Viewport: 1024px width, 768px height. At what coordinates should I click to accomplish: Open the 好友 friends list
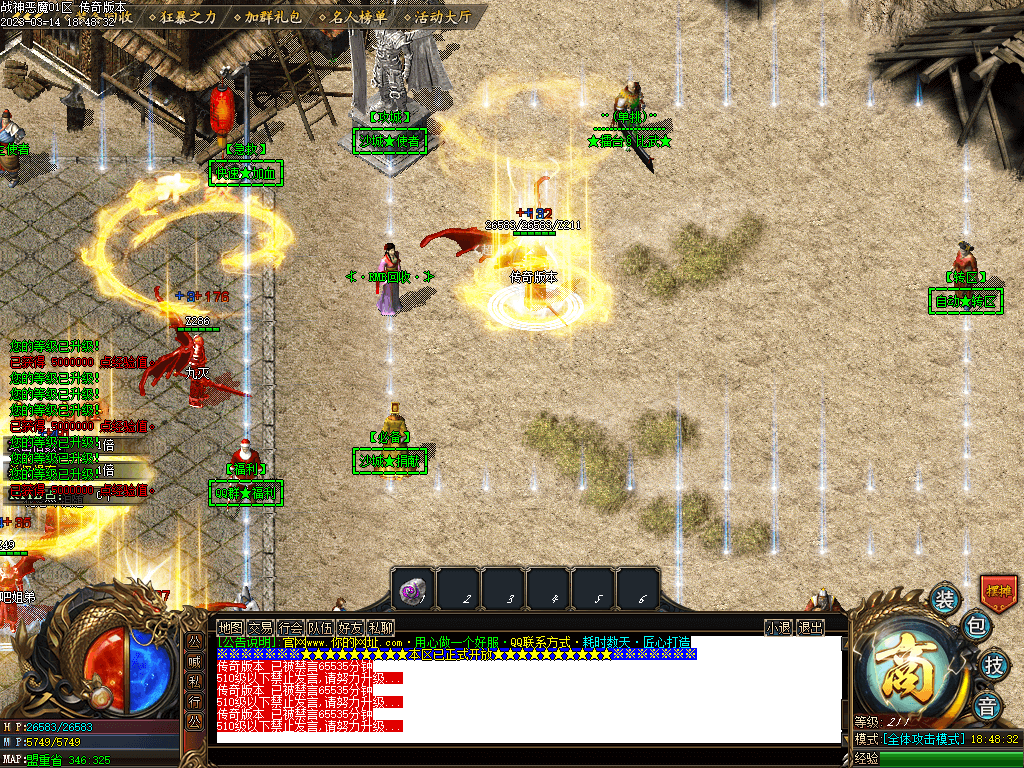pyautogui.click(x=351, y=627)
